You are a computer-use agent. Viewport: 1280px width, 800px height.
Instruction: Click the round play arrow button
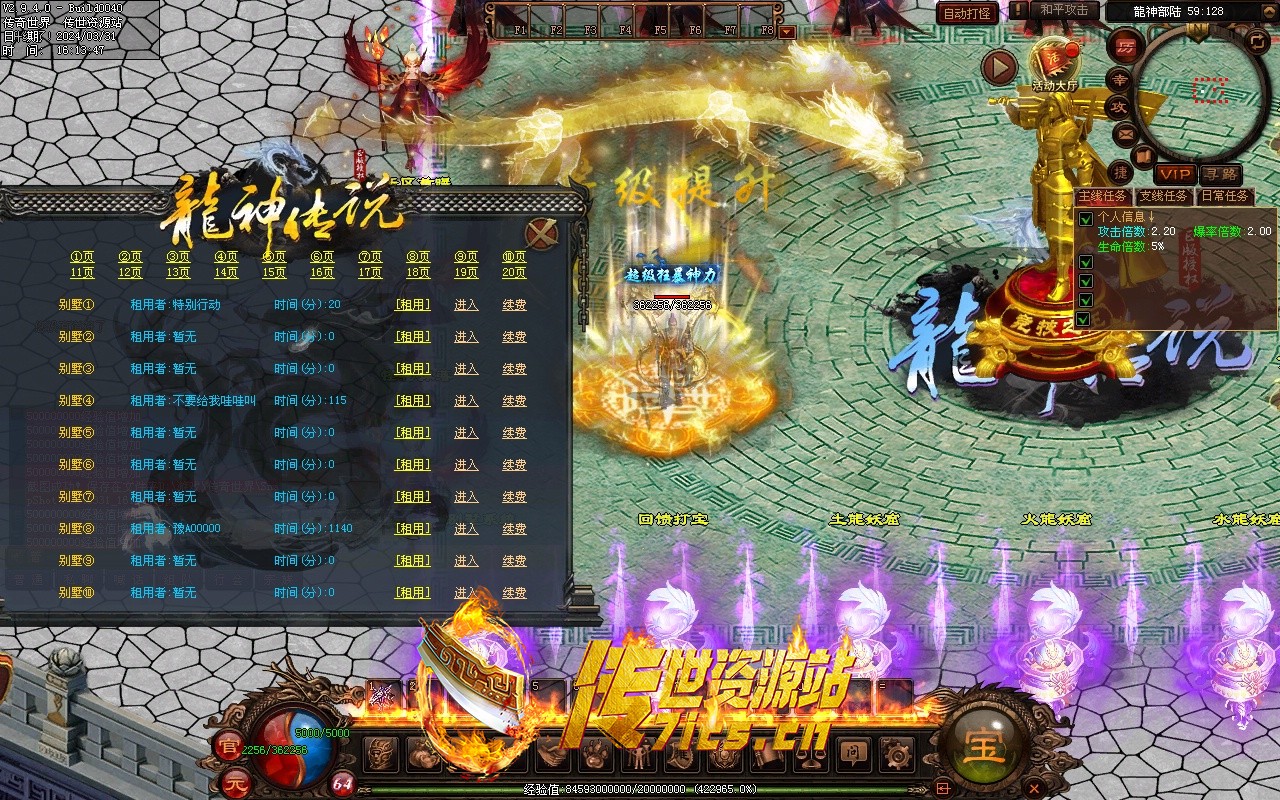[x=998, y=67]
